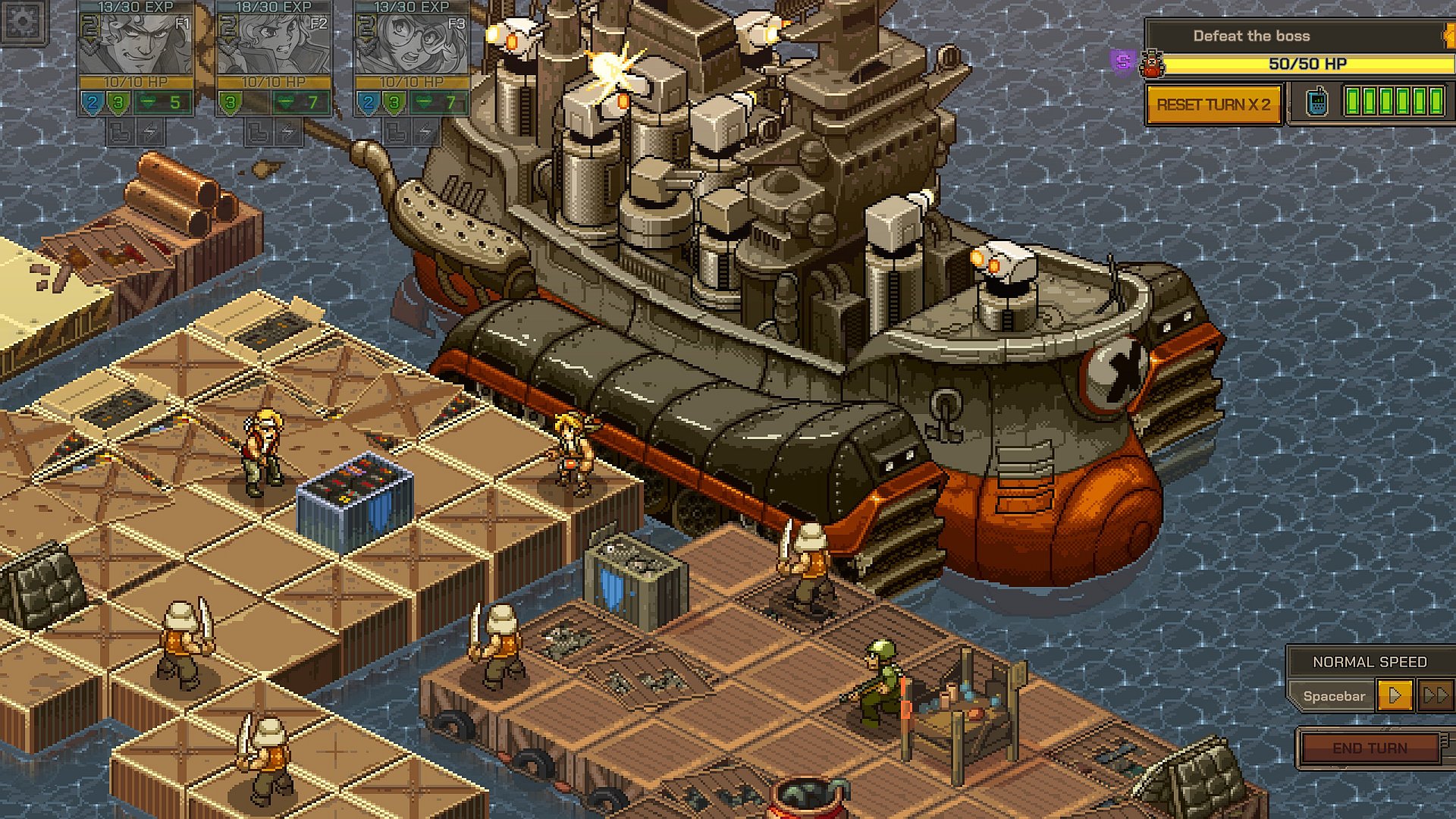The image size is (1456, 819).
Task: Open the Defeat the boss objective panel
Action: click(1251, 36)
